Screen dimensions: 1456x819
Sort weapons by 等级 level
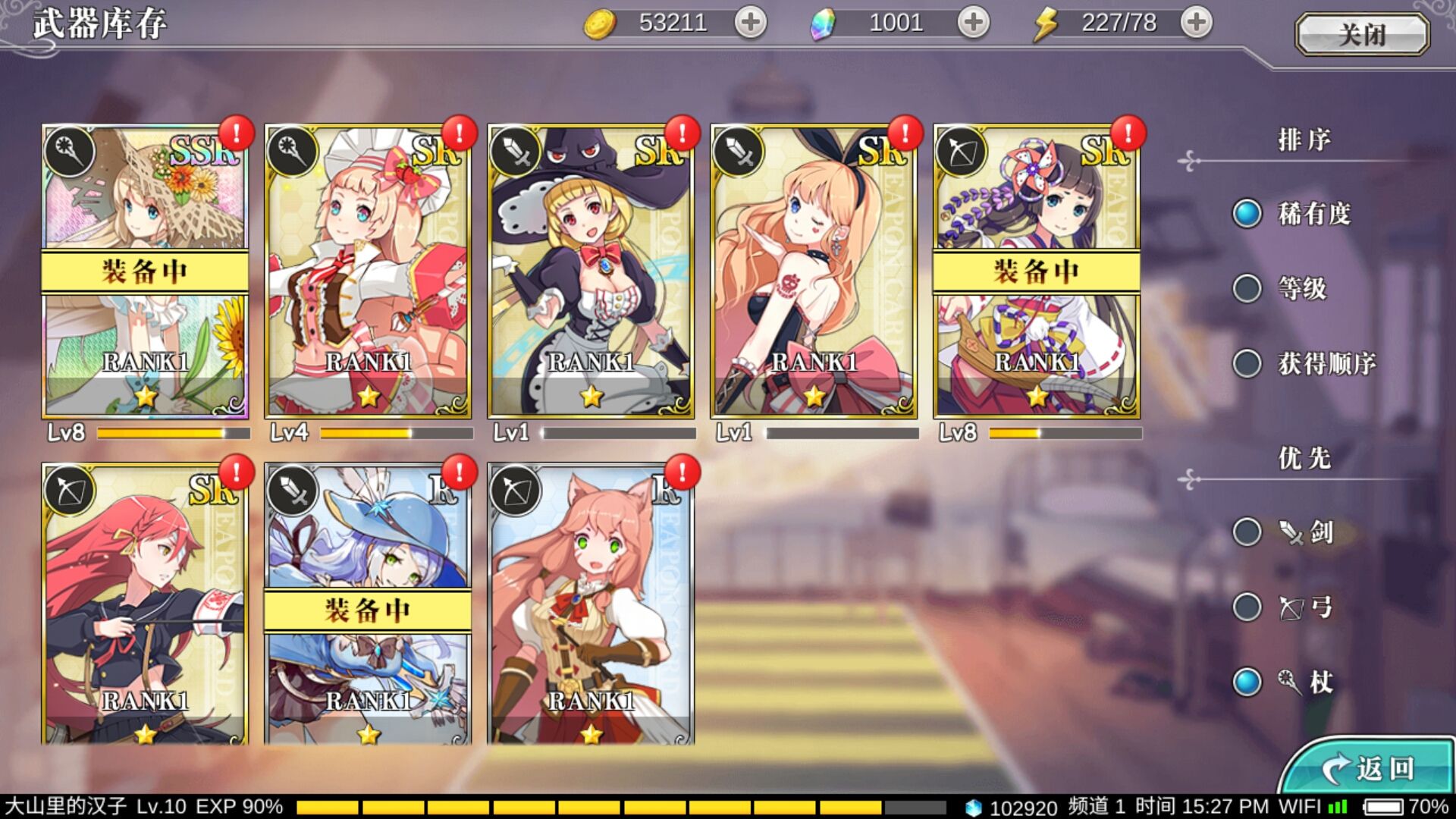(x=1247, y=288)
